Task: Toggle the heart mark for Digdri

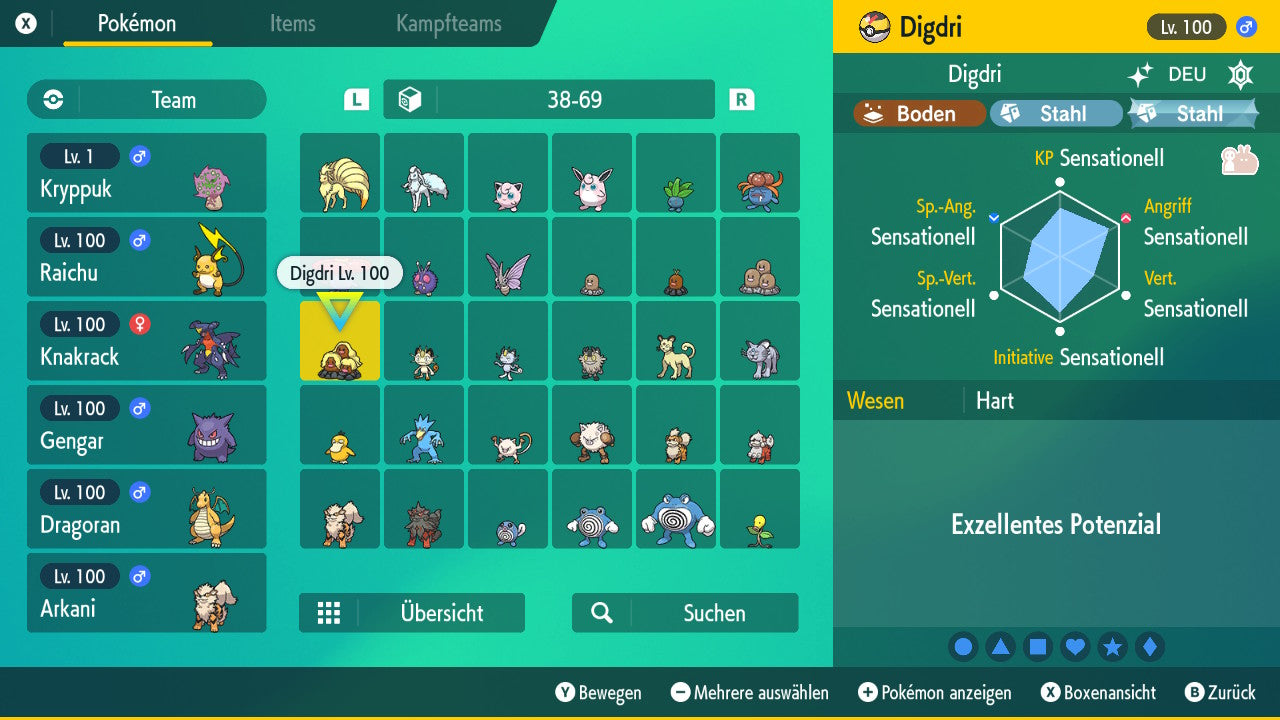Action: click(x=1075, y=647)
